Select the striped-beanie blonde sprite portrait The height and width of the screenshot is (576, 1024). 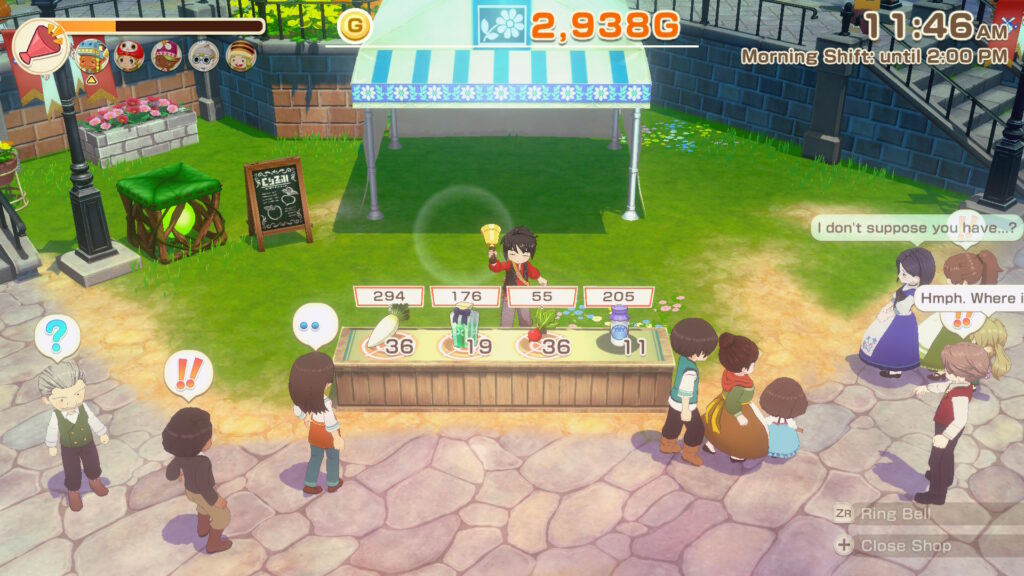(241, 56)
